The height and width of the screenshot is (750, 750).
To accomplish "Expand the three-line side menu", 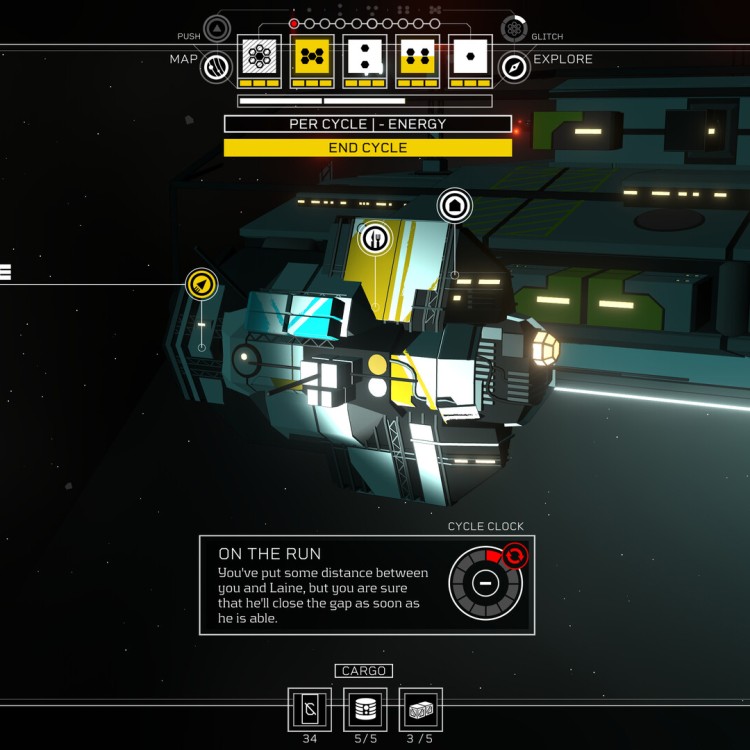I will point(5,272).
